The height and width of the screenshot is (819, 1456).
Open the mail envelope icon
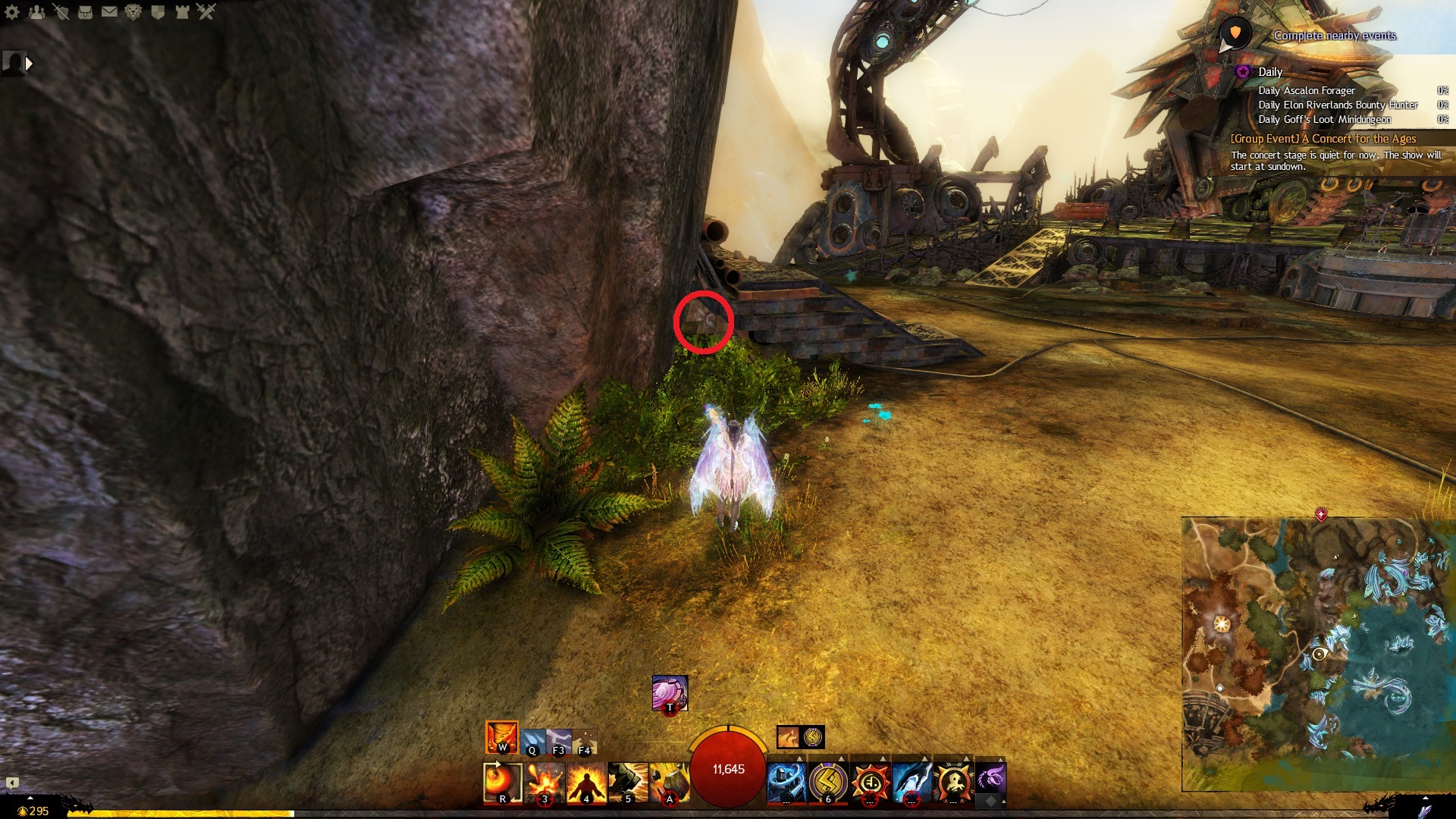point(109,11)
